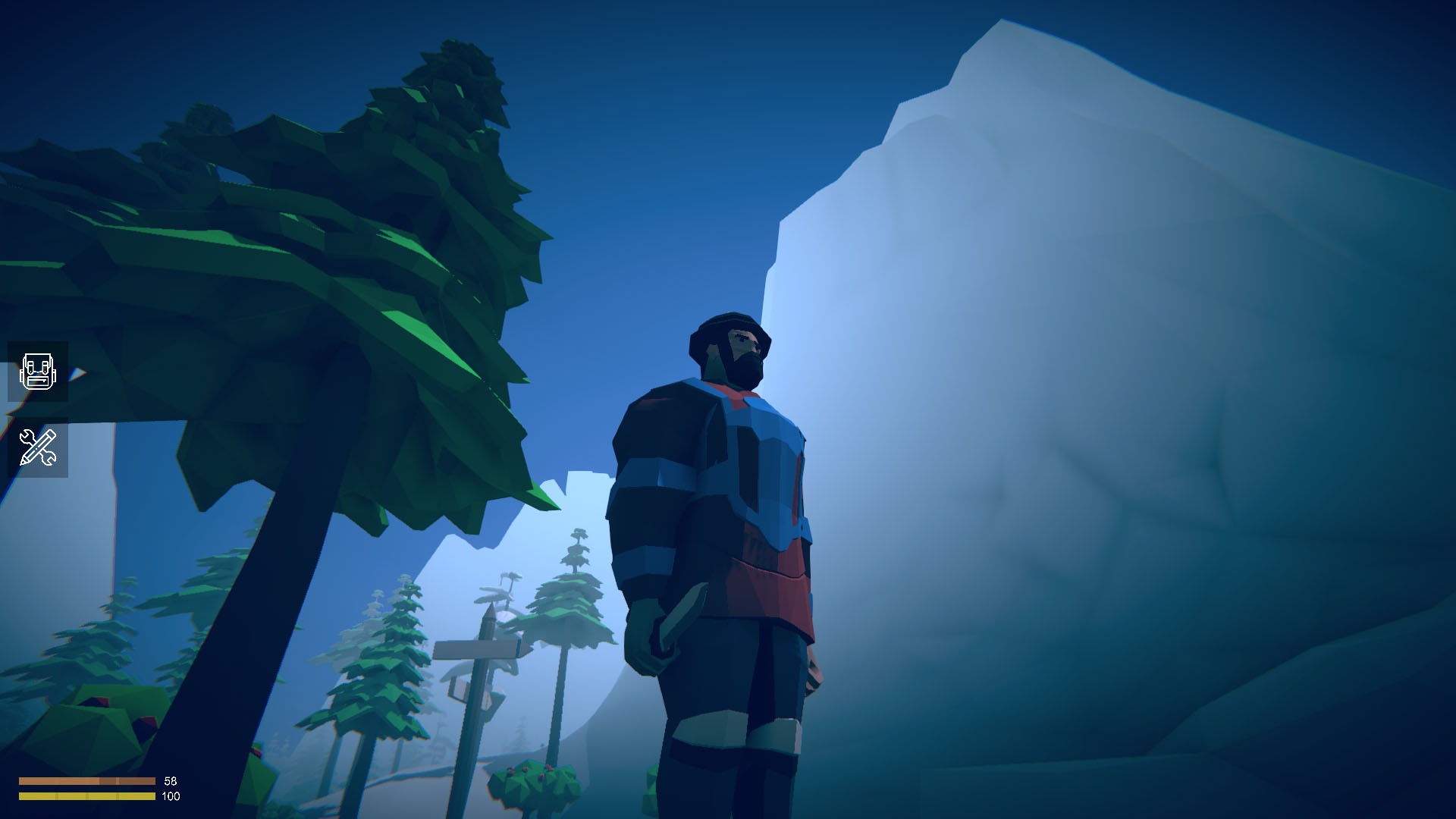The width and height of the screenshot is (1456, 819).
Task: Click the number 100 beside the yellow bar
Action: pos(171,797)
